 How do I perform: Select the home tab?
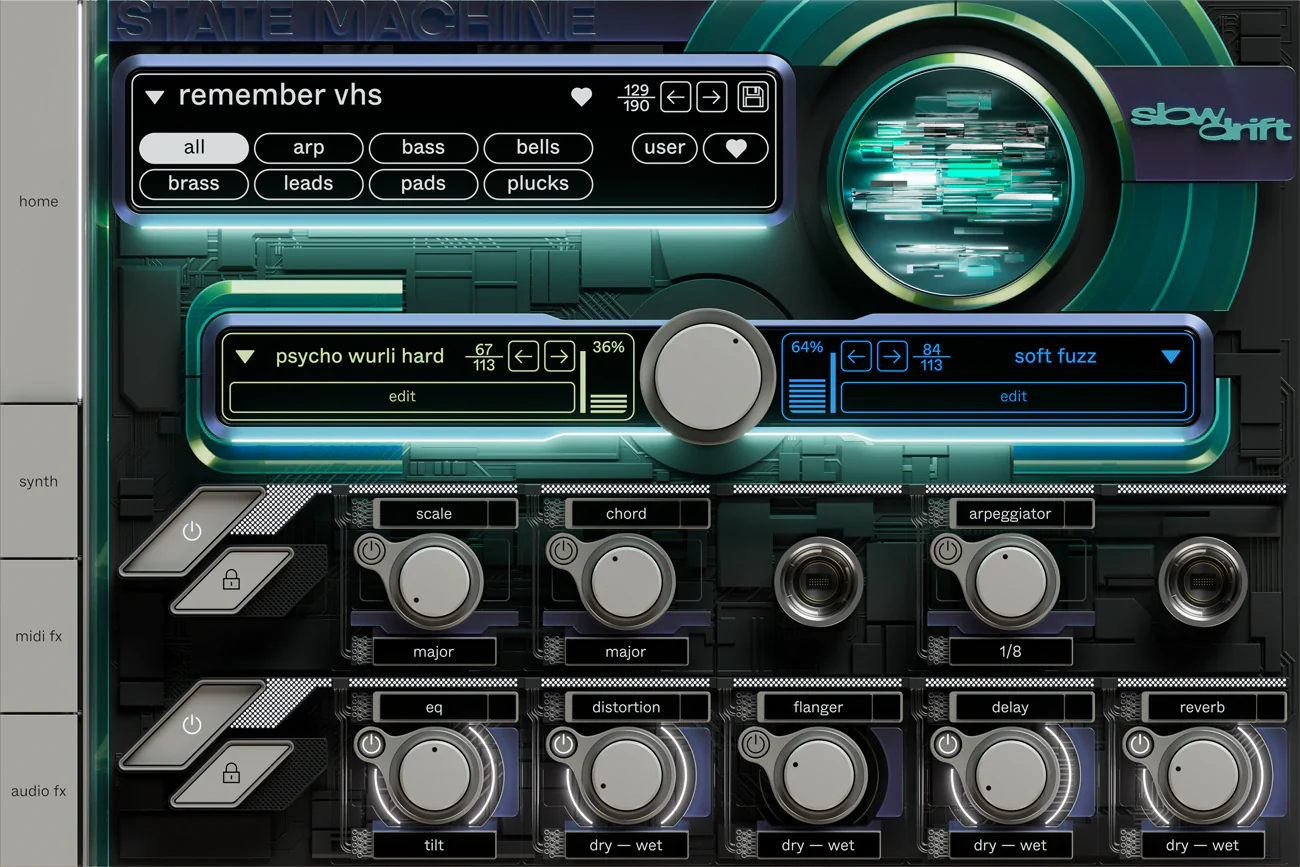pos(39,201)
